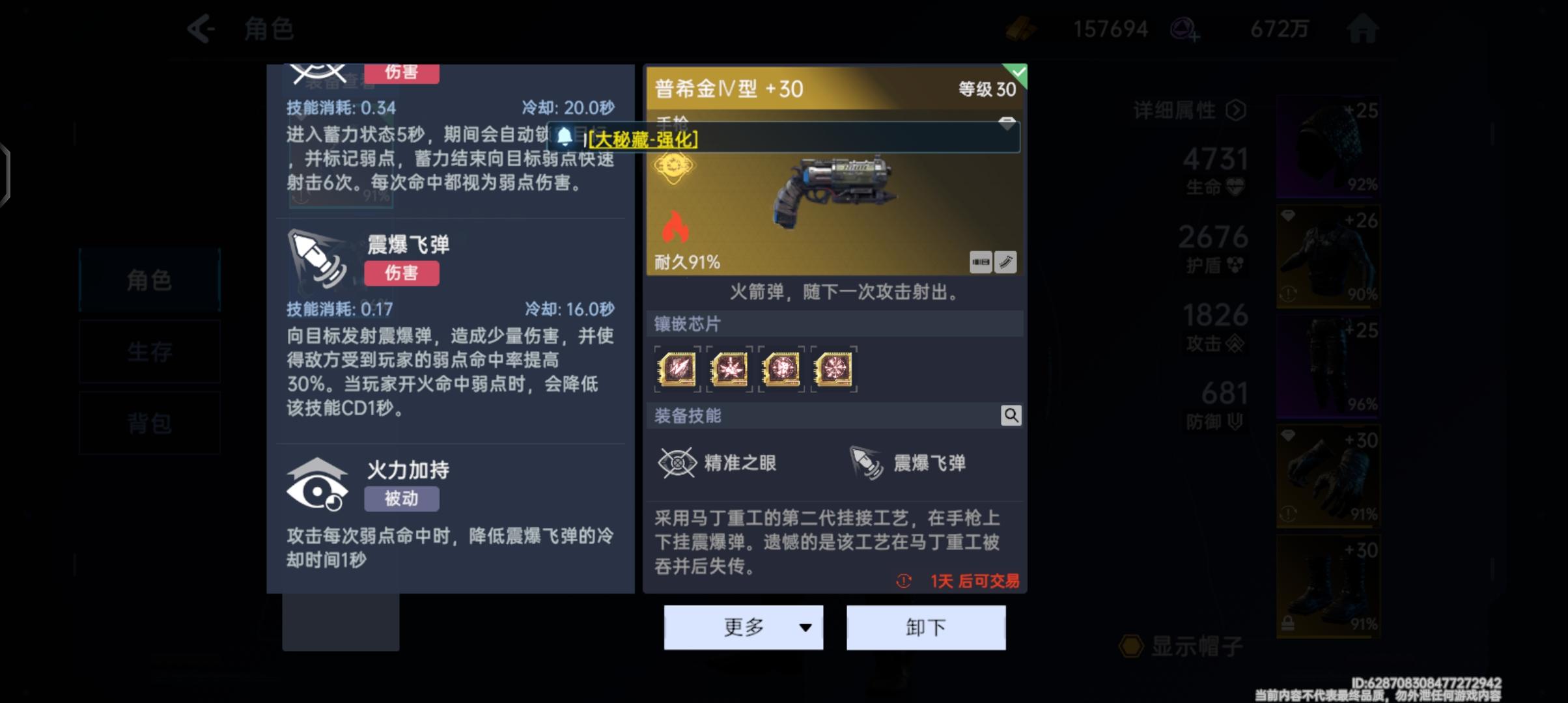Open the 更多 dropdown menu

point(743,627)
